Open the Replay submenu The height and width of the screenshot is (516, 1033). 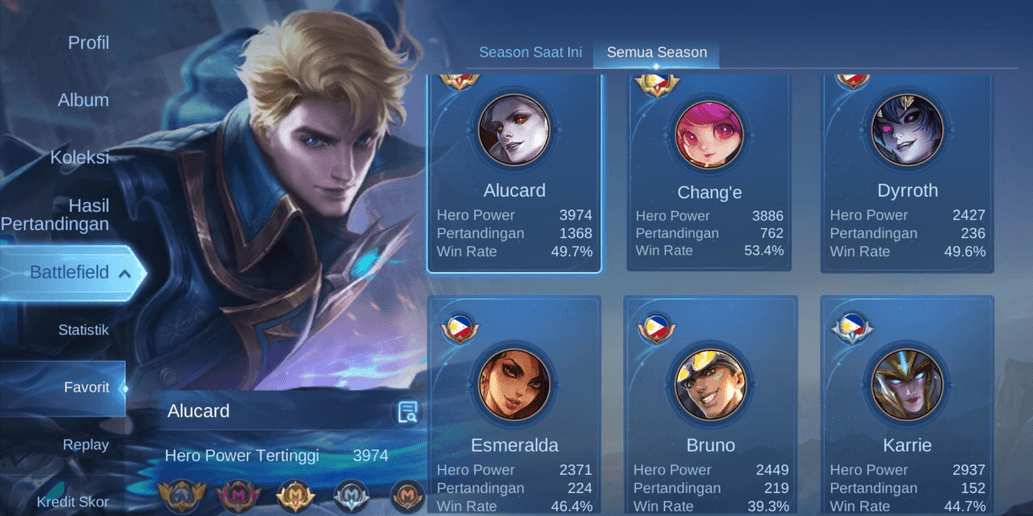86,445
